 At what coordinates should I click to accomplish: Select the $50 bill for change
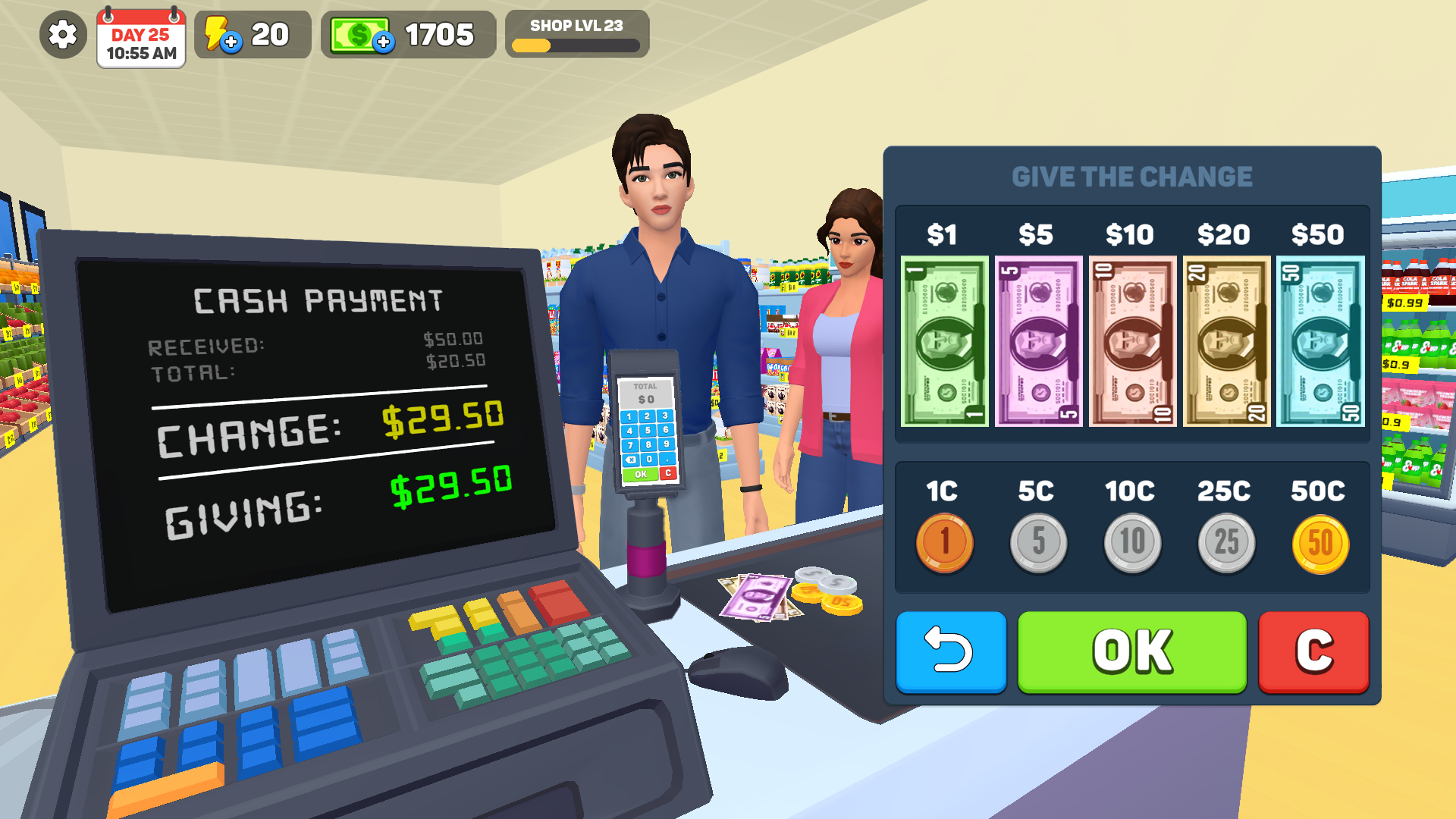pos(1319,343)
